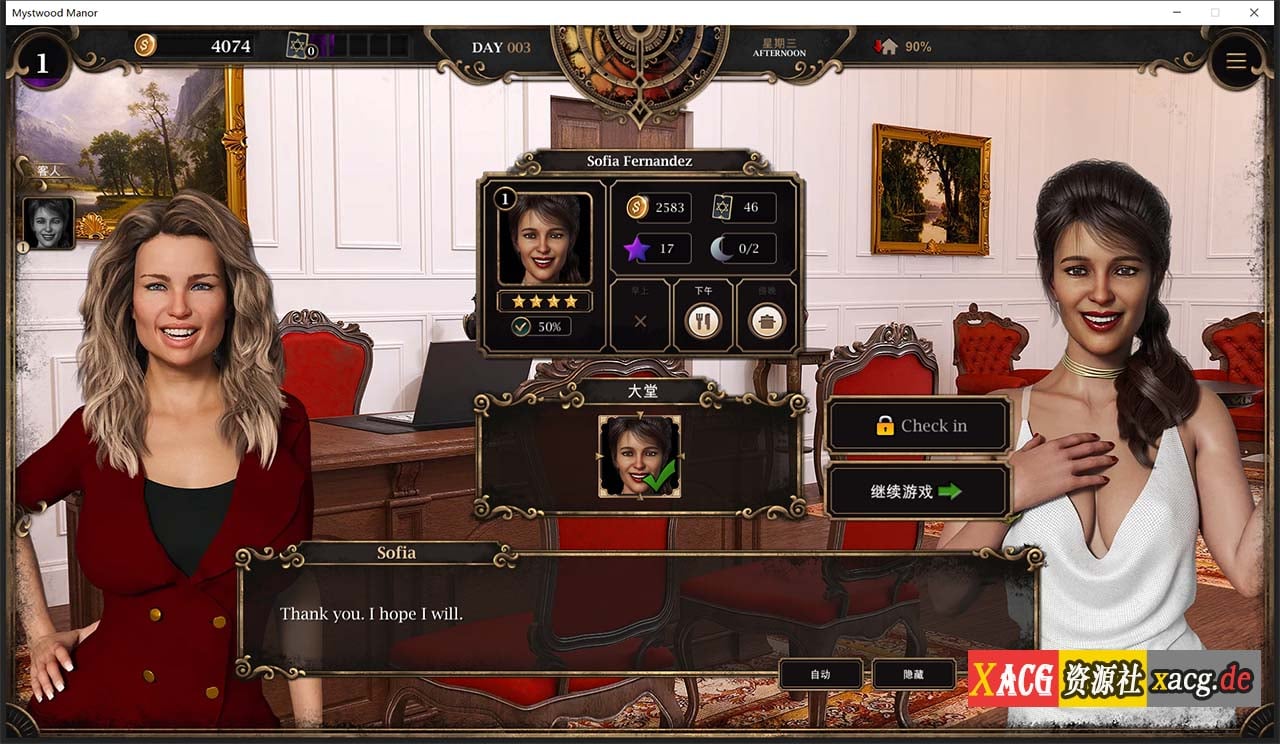1280x744 pixels.
Task: Select the fork-and-knife afternoon meal icon
Action: 703,321
